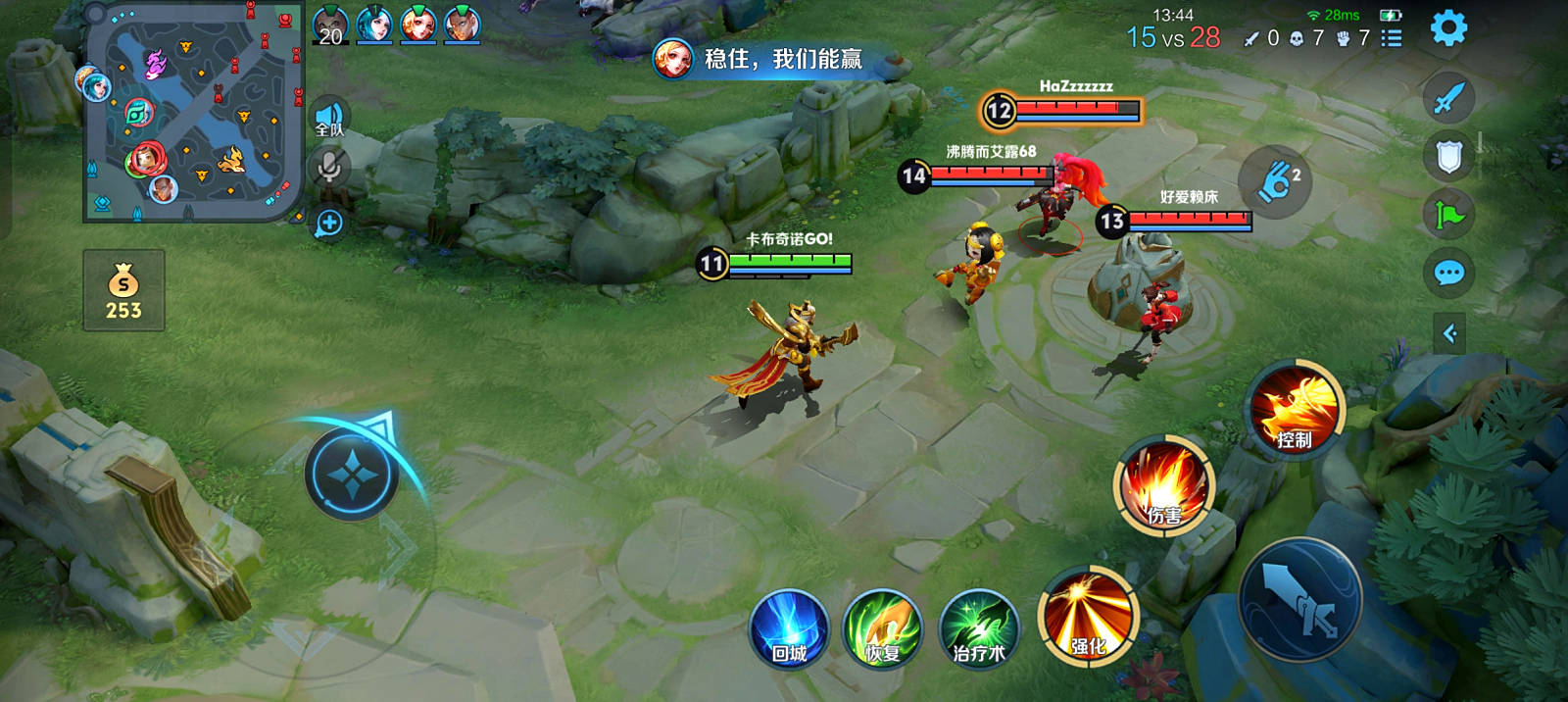This screenshot has width=1568, height=702.
Task: Cast the 治疗术 summoner spell
Action: [979, 629]
